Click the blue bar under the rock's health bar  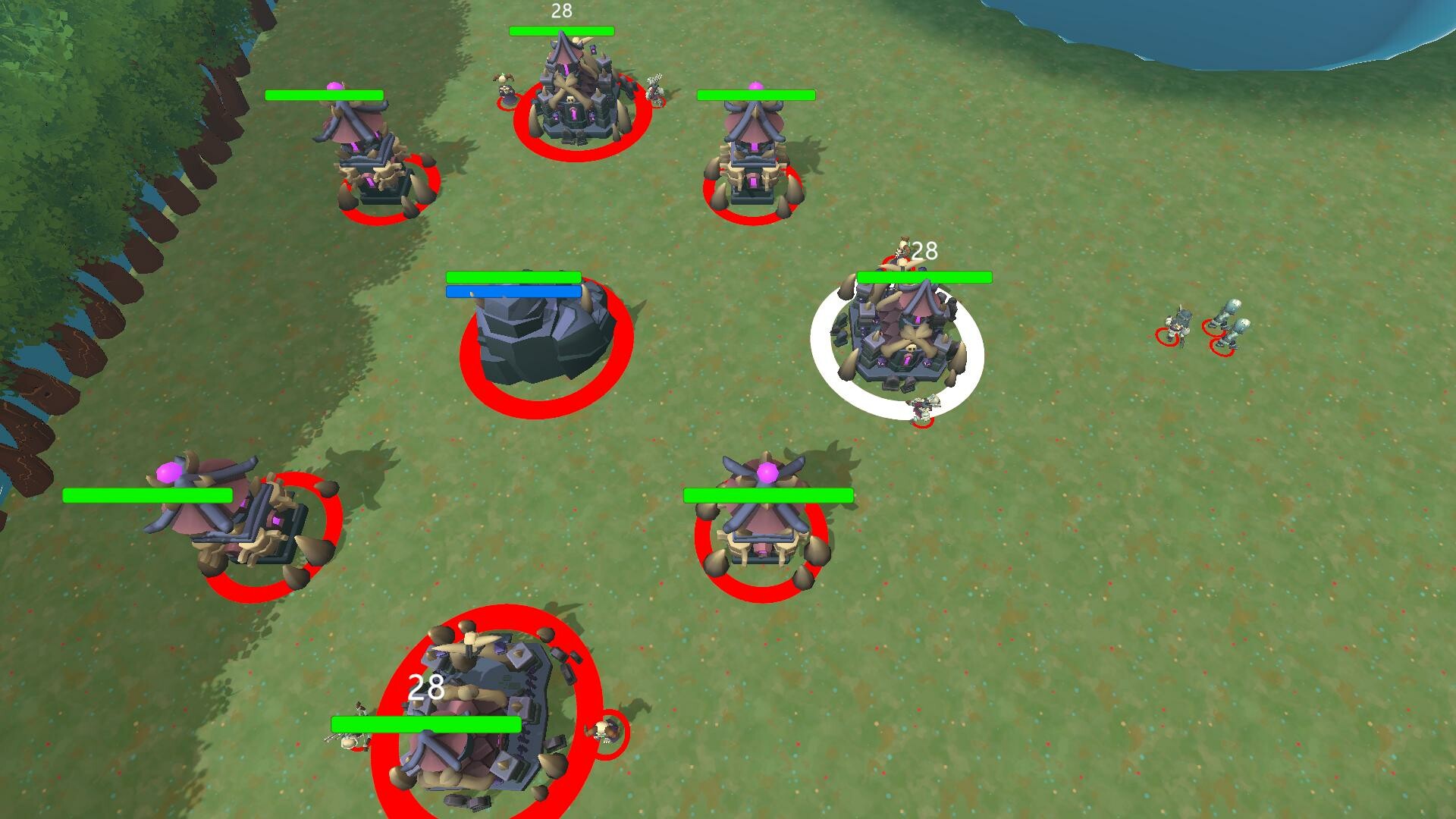click(x=513, y=290)
